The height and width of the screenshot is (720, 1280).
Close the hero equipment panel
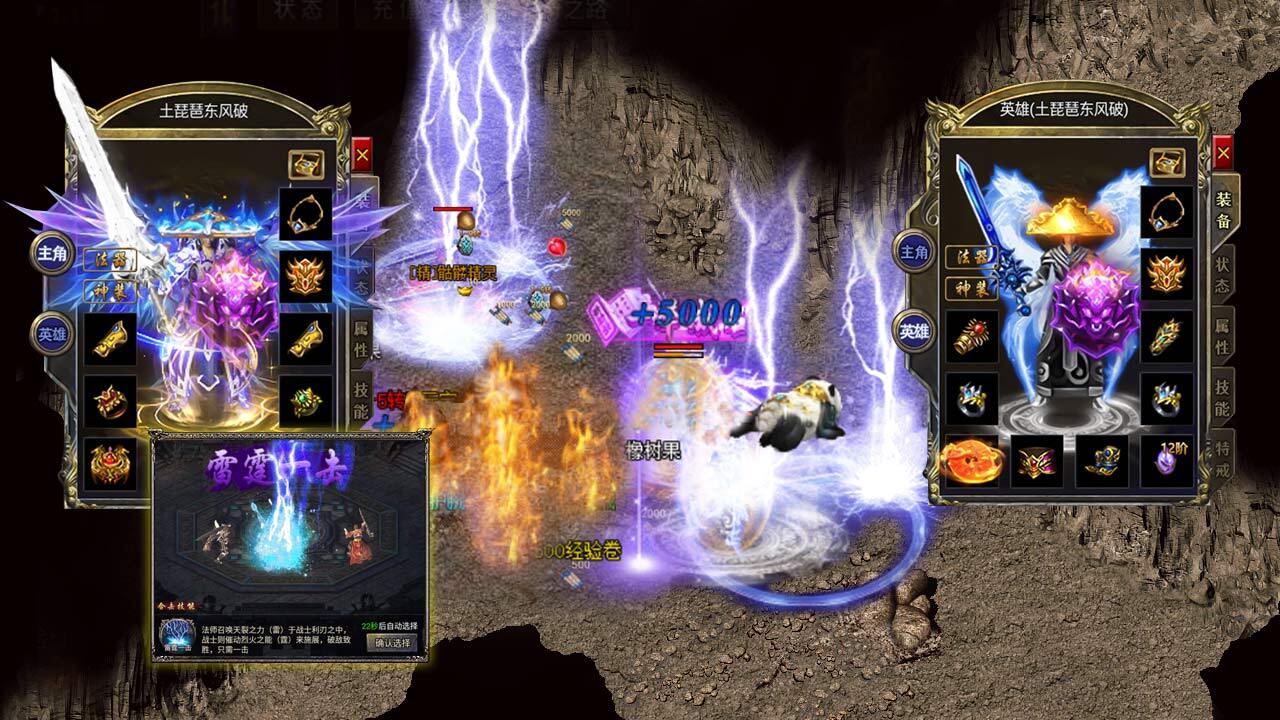click(x=1223, y=153)
